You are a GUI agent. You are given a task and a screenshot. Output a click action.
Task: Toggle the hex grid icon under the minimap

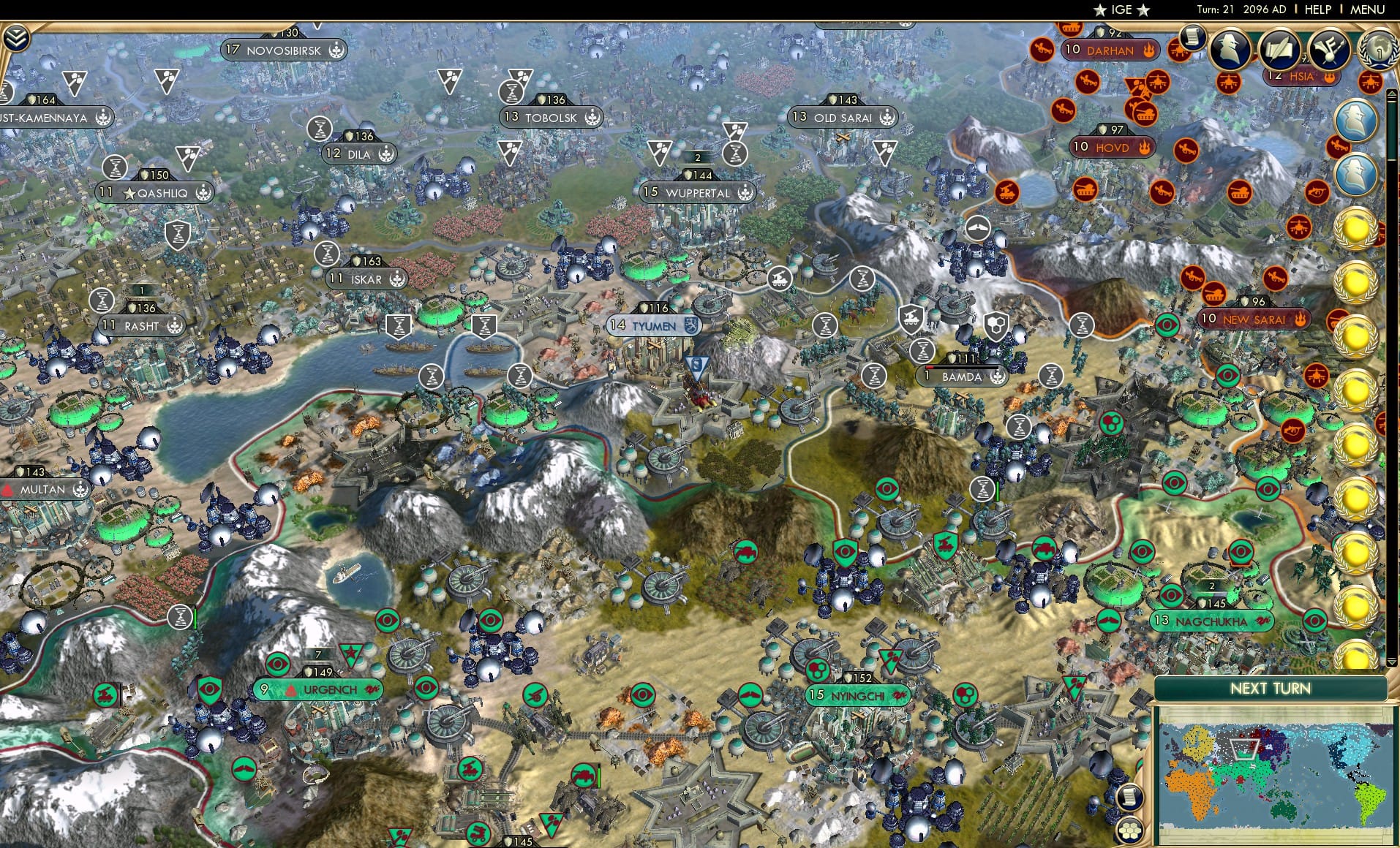(x=1129, y=833)
